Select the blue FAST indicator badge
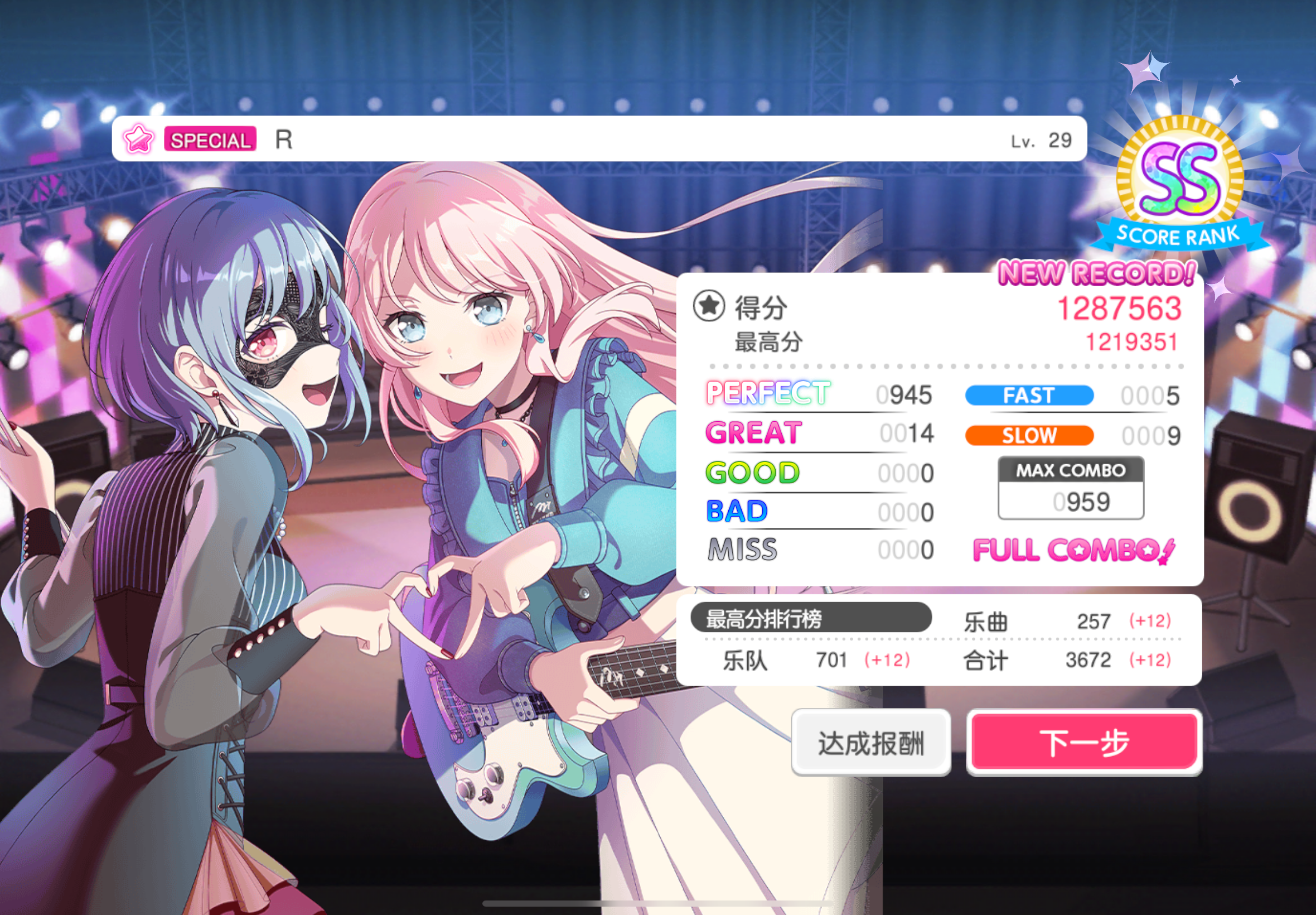 (1028, 396)
